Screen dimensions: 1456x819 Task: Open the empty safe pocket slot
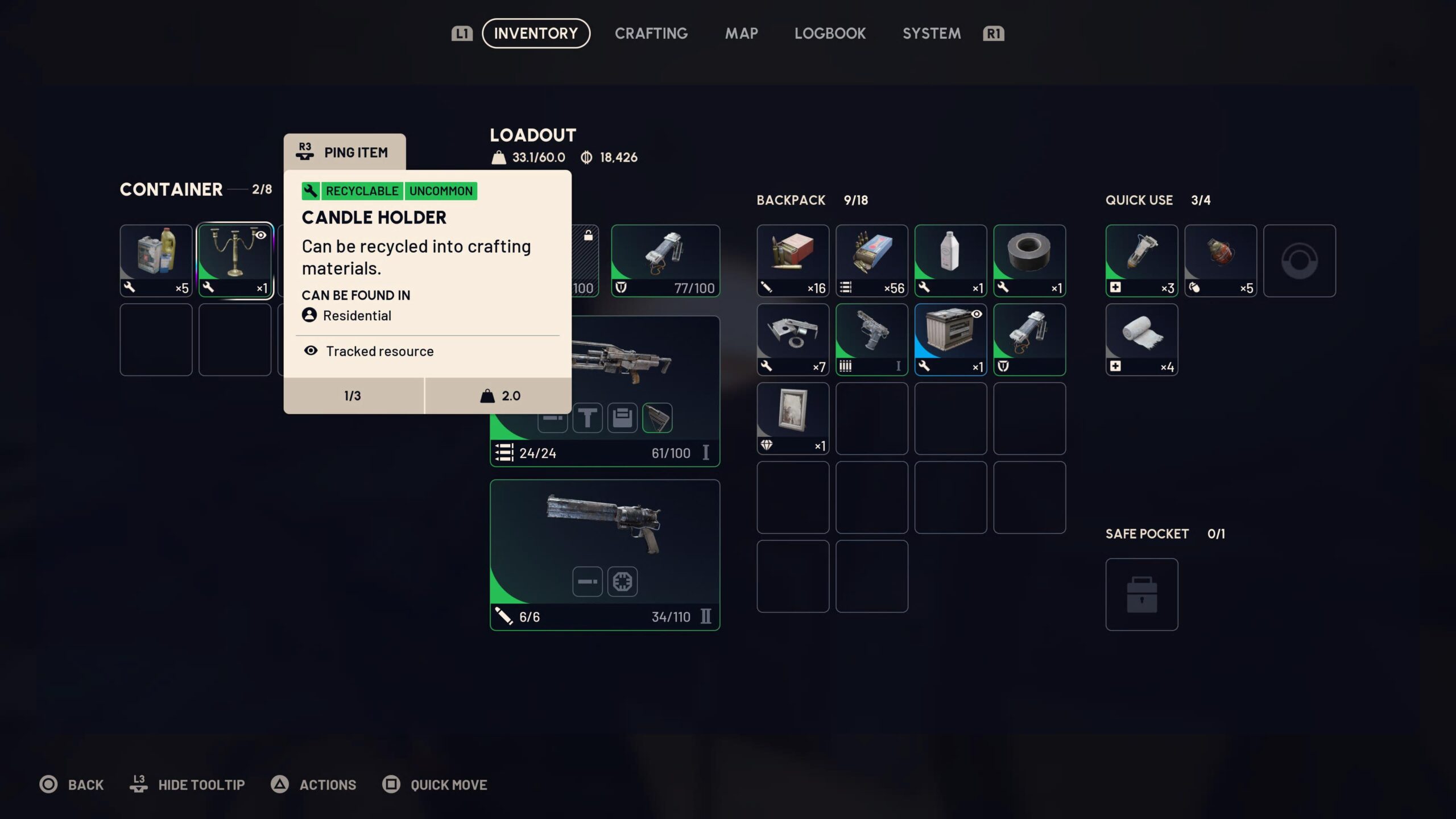point(1141,594)
